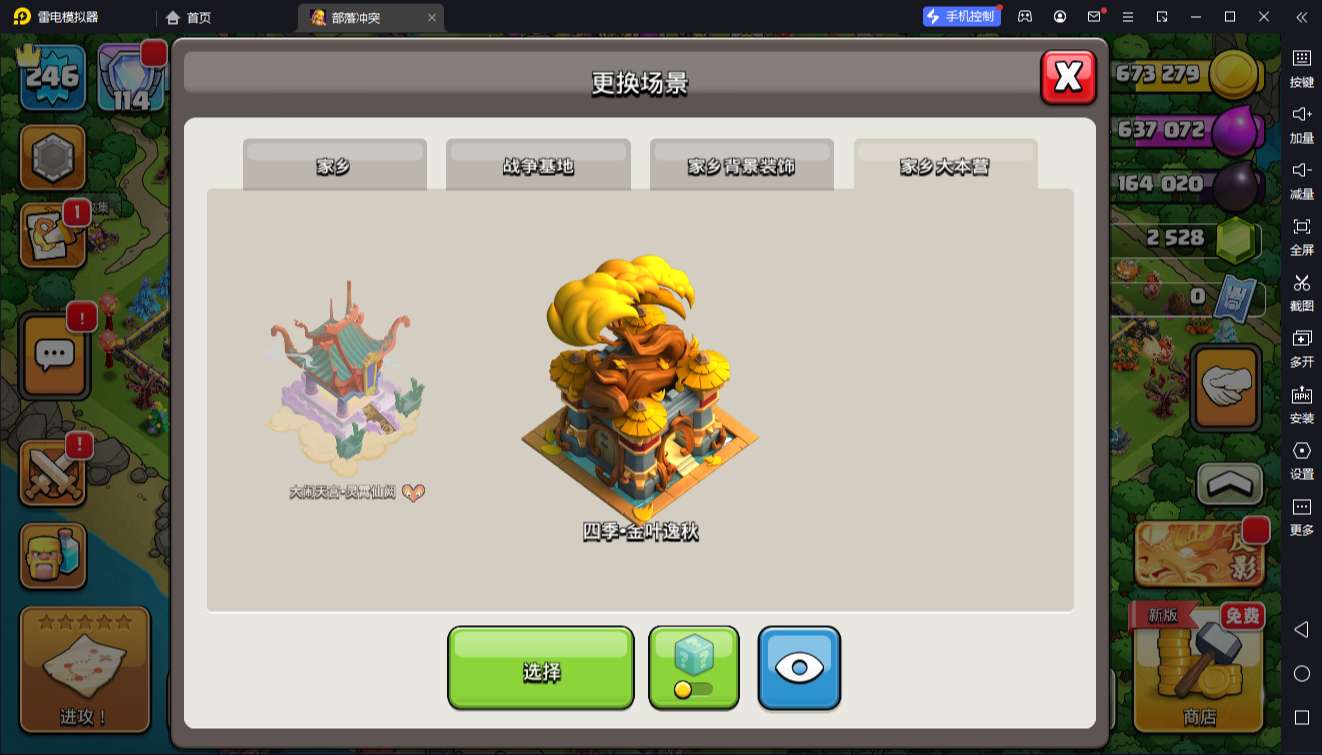The height and width of the screenshot is (755, 1322).
Task: Click the 手机控制 button in emulator title bar
Action: coord(961,17)
